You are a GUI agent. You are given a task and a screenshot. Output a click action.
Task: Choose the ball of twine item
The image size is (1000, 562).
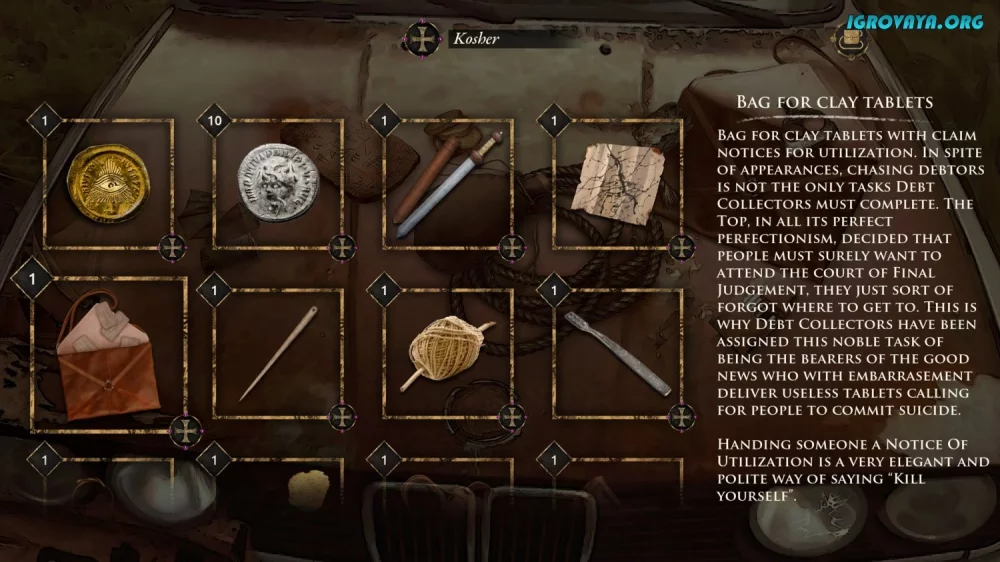[x=448, y=352]
